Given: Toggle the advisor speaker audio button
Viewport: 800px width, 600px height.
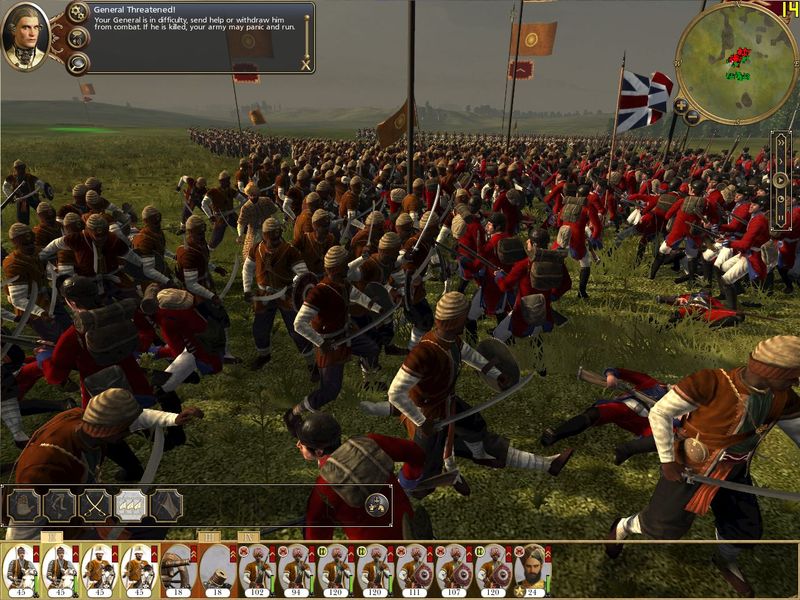Looking at the screenshot, I should coord(77,38).
